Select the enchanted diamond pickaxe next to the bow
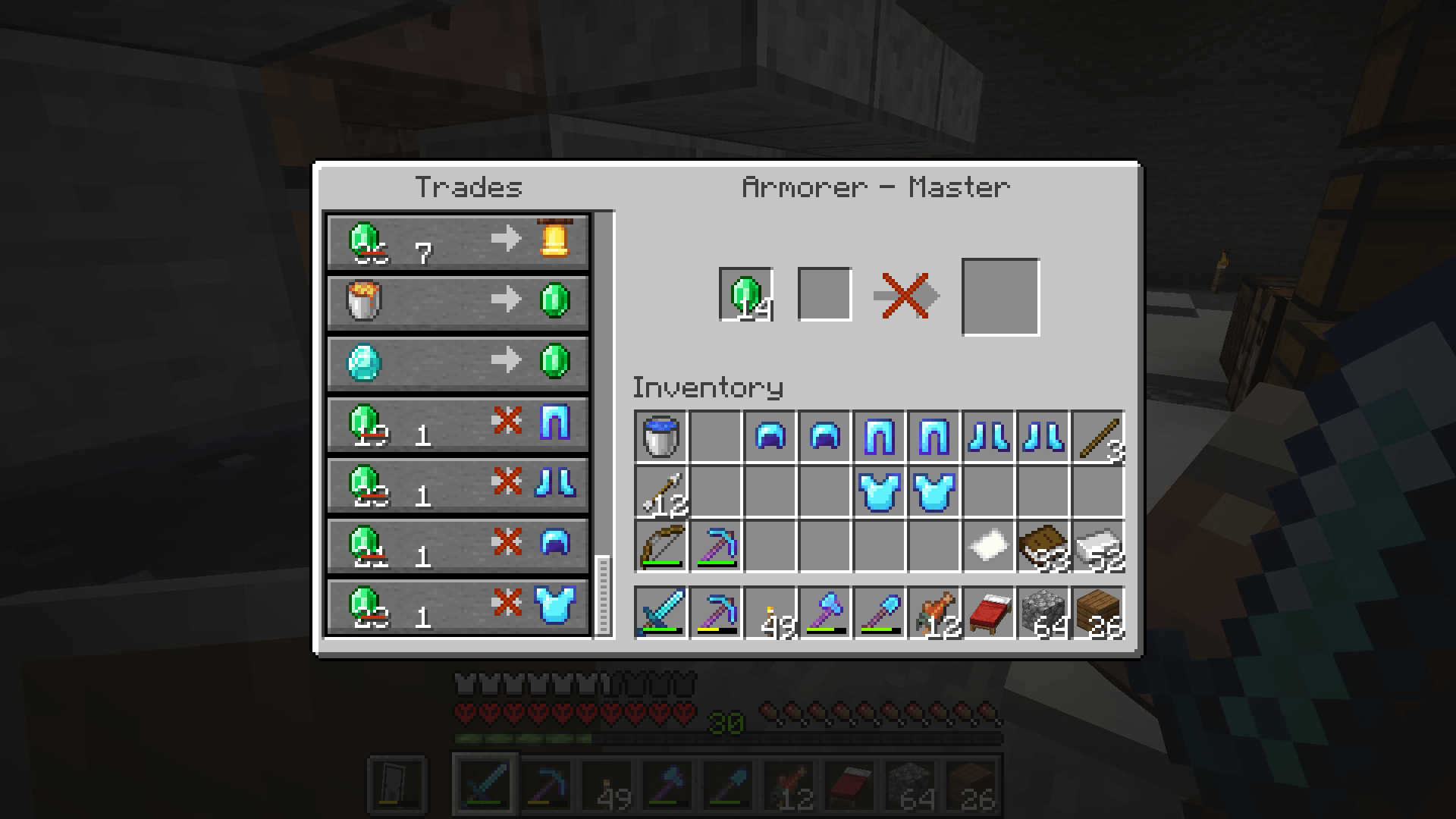The width and height of the screenshot is (1456, 819). tap(717, 548)
